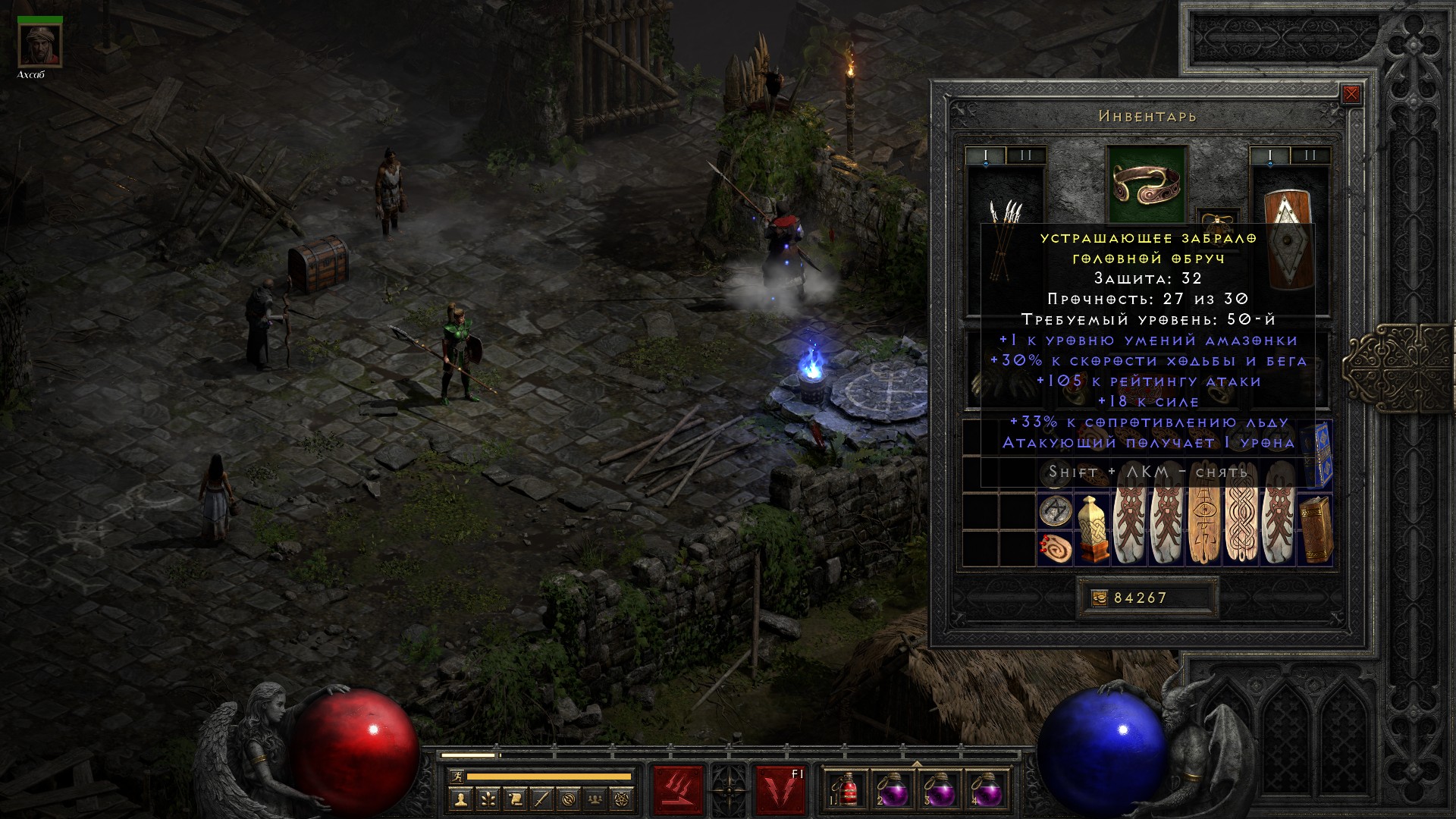This screenshot has width=1456, height=819.
Task: Click the gold coin button beside 84267
Action: coord(1099,598)
